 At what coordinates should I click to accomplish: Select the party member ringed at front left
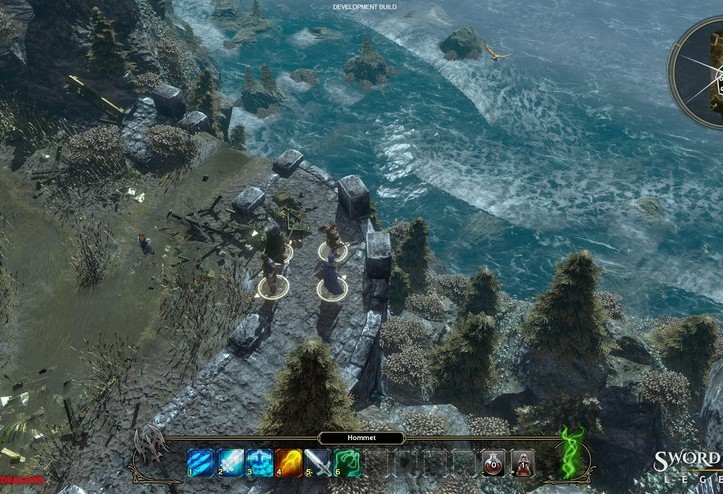click(x=270, y=276)
